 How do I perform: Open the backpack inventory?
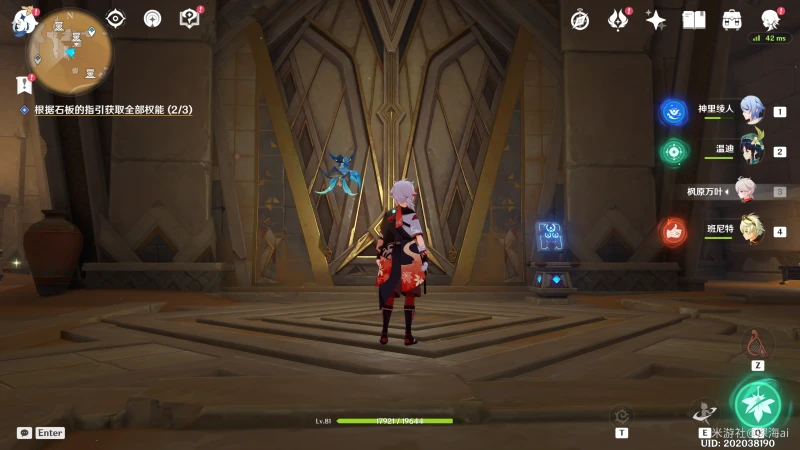click(x=732, y=20)
